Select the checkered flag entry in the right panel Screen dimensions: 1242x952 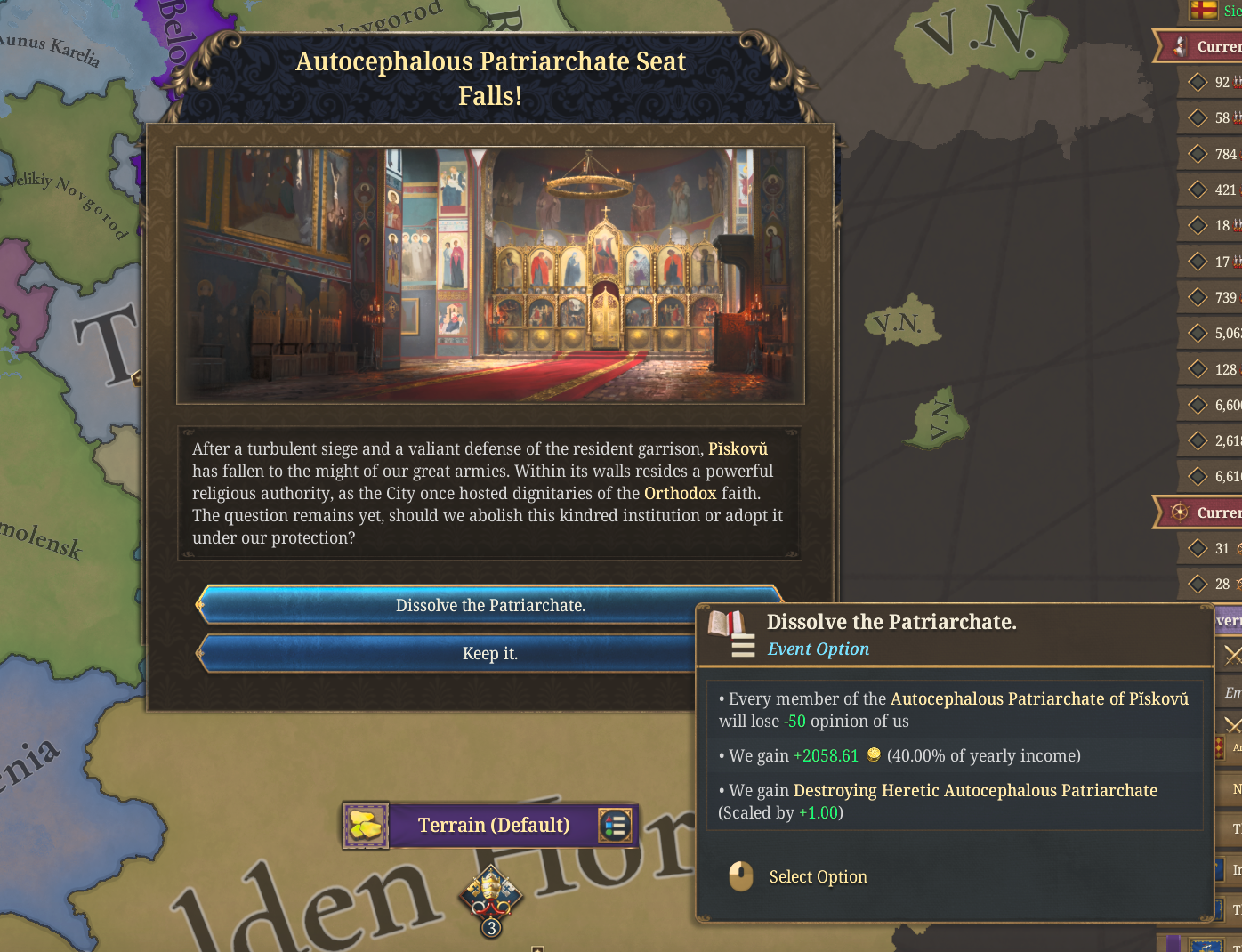pos(1222,748)
